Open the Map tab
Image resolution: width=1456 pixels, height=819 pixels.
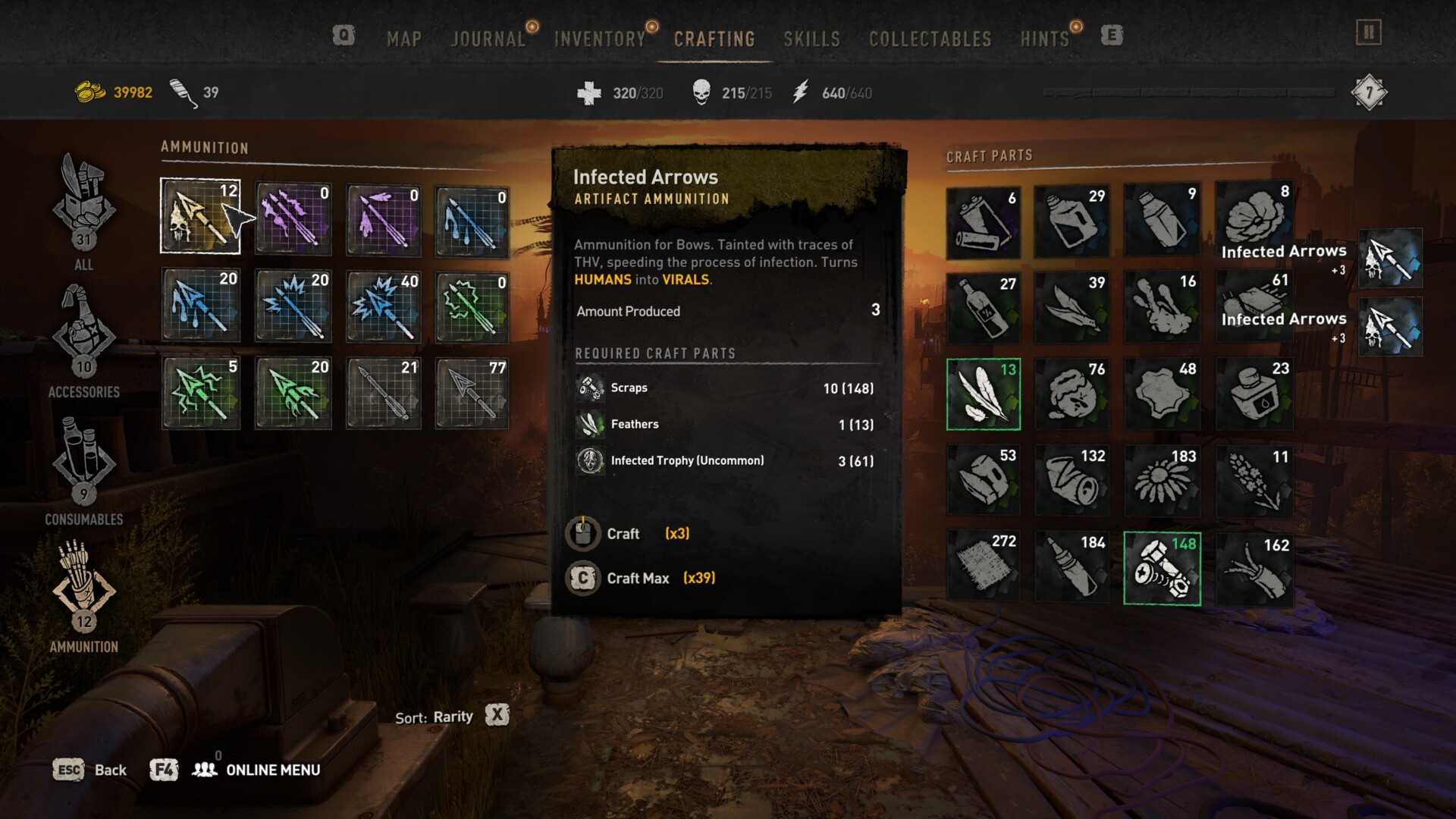tap(403, 39)
